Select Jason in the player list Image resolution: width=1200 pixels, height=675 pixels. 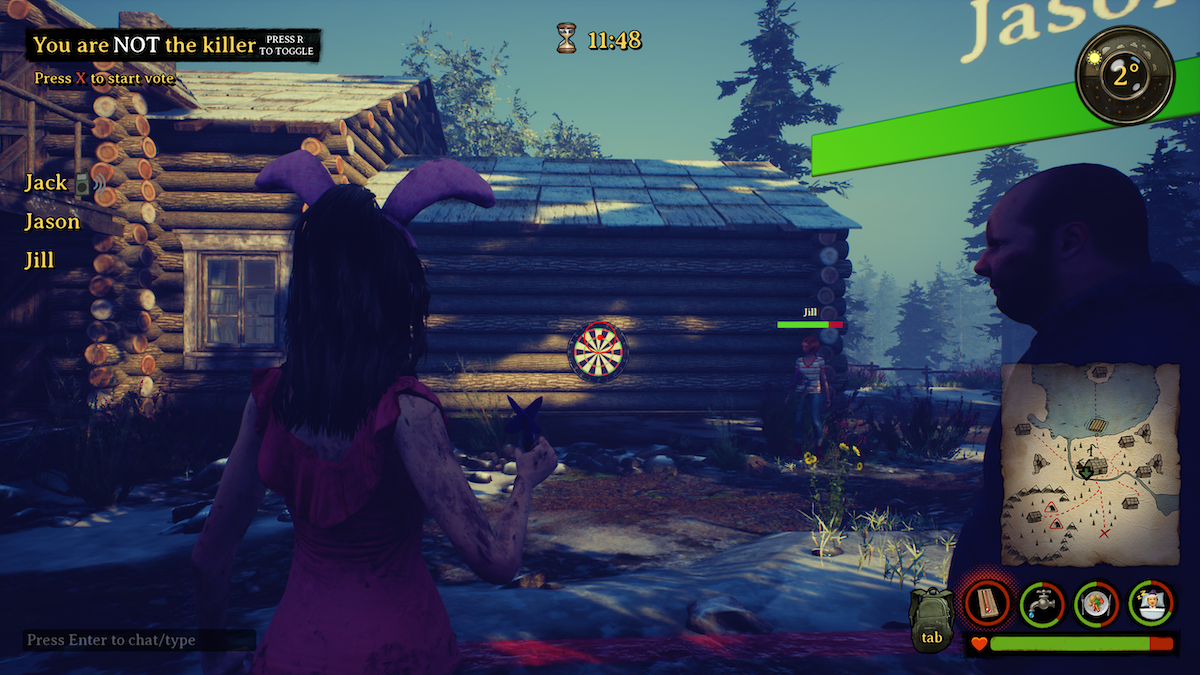pos(52,222)
